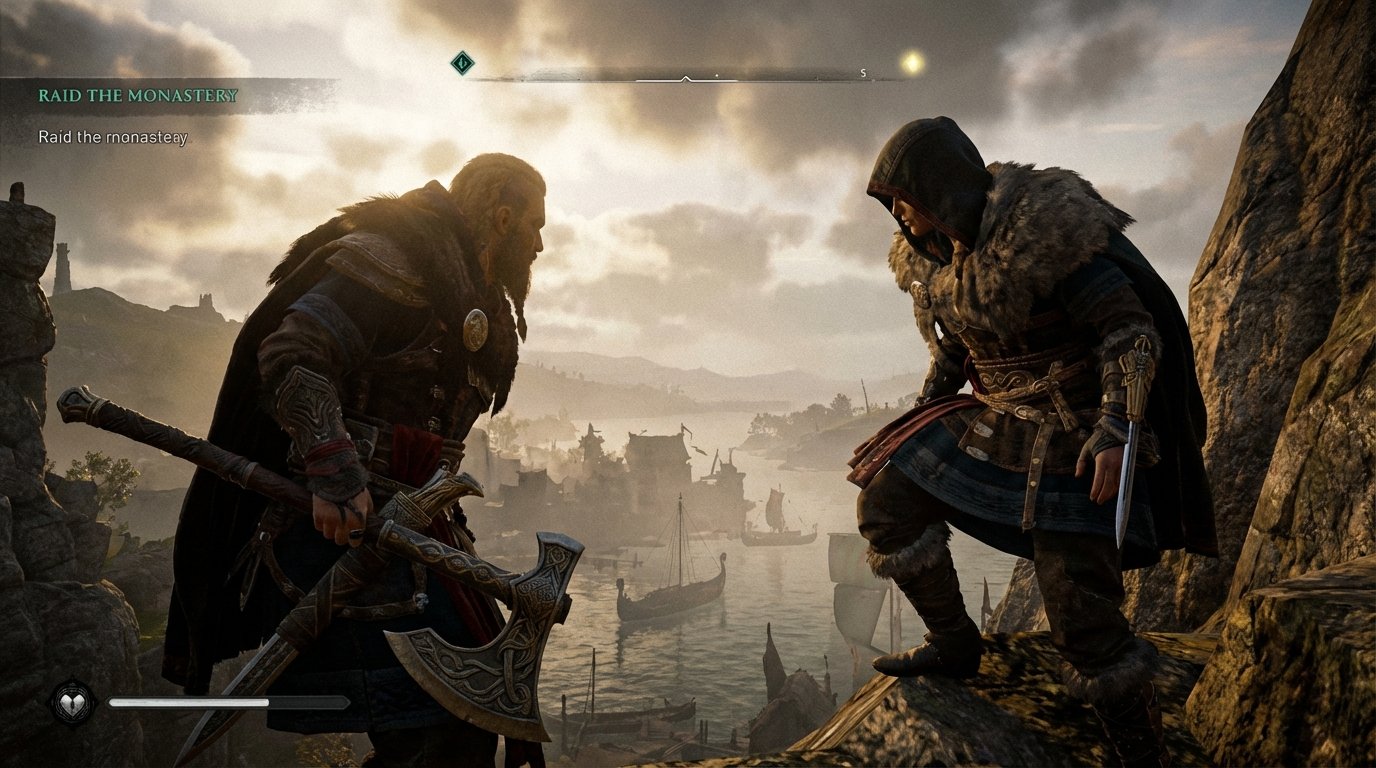The height and width of the screenshot is (768, 1376).
Task: Click the south 'S' indicator on the compass
Action: 861,73
